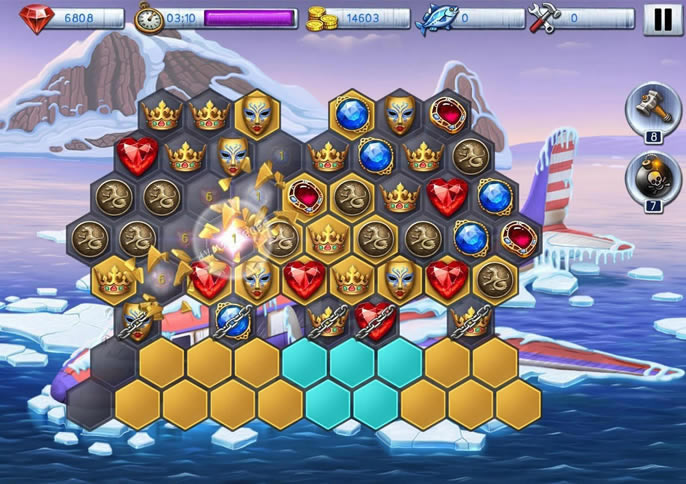Pause the game

point(663,19)
